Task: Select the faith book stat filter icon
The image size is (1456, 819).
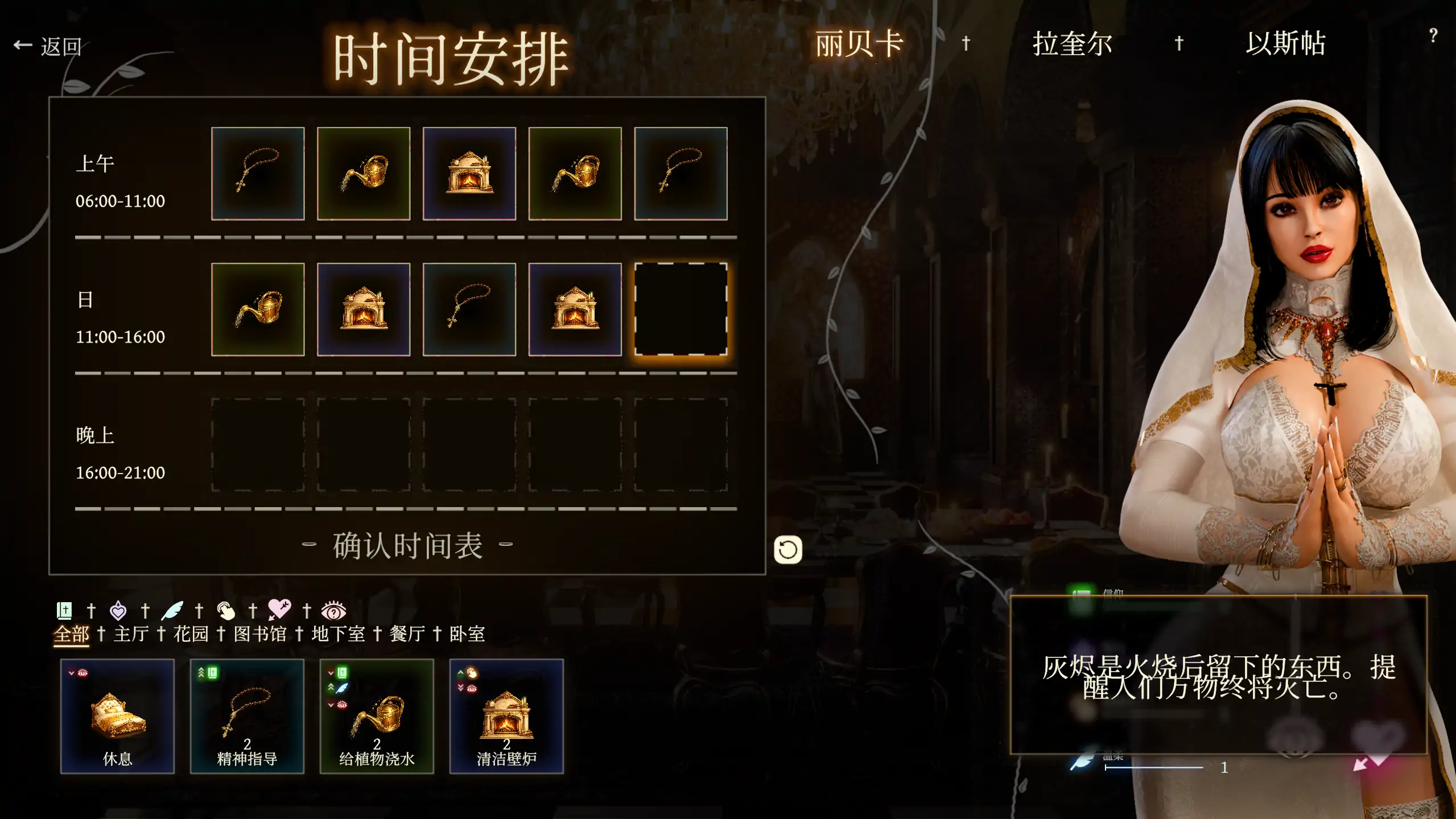Action: [x=64, y=610]
